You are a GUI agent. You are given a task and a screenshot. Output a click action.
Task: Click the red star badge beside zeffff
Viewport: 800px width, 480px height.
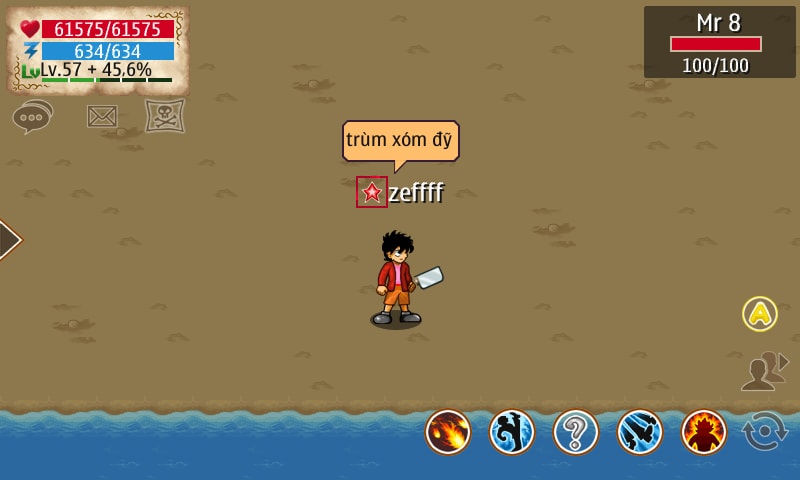point(372,192)
